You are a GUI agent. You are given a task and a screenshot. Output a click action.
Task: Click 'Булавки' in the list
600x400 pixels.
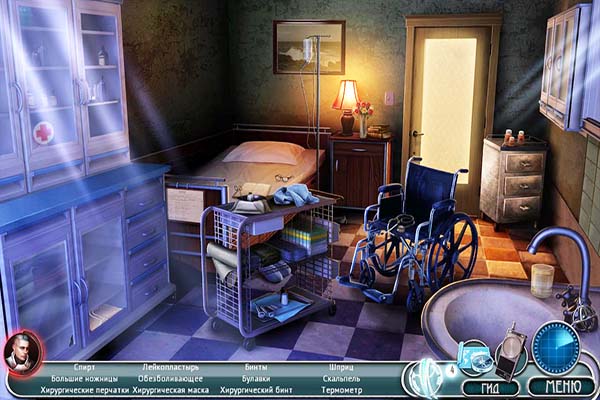tap(256, 379)
